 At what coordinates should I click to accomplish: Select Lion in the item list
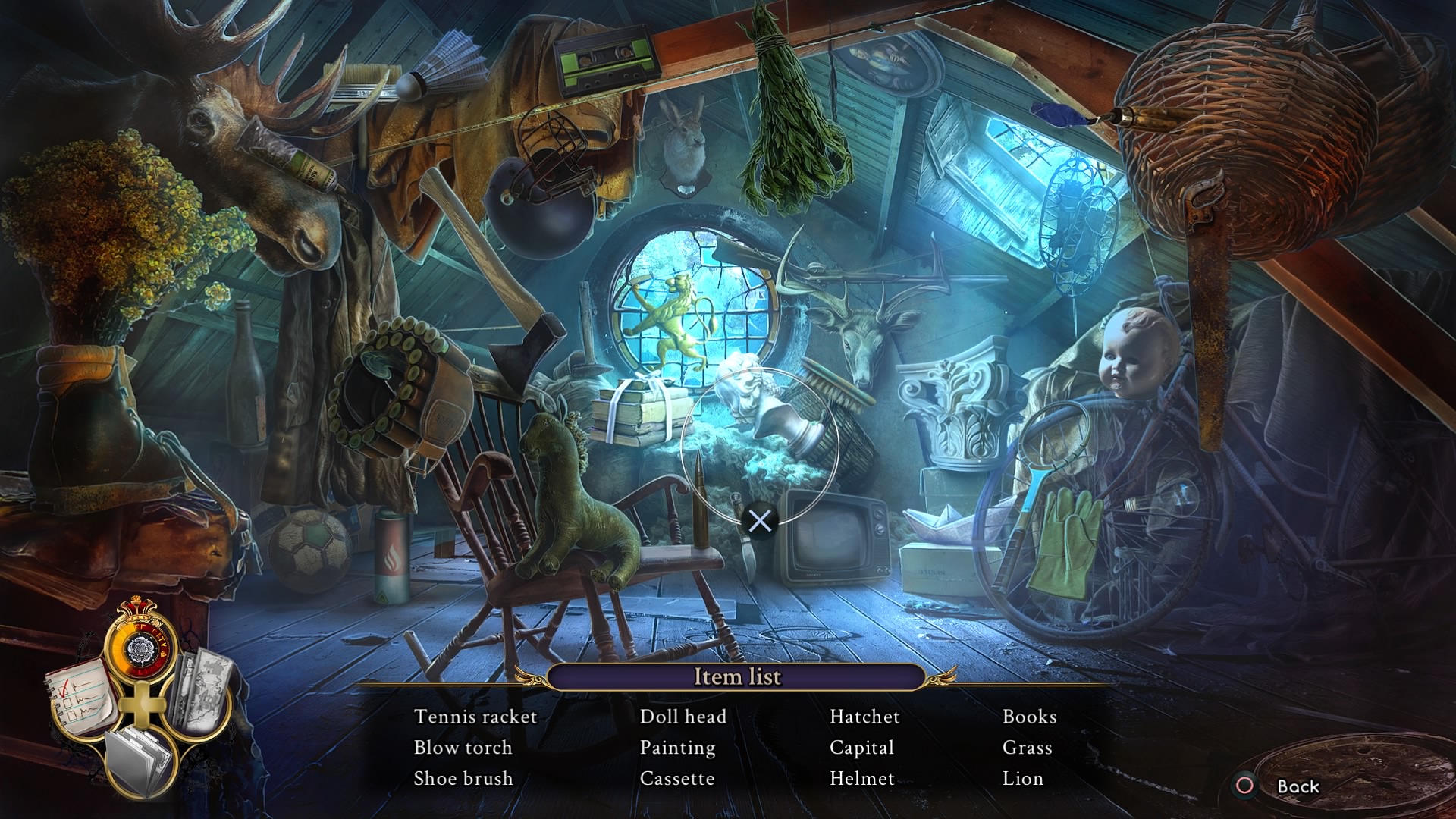(x=1022, y=779)
